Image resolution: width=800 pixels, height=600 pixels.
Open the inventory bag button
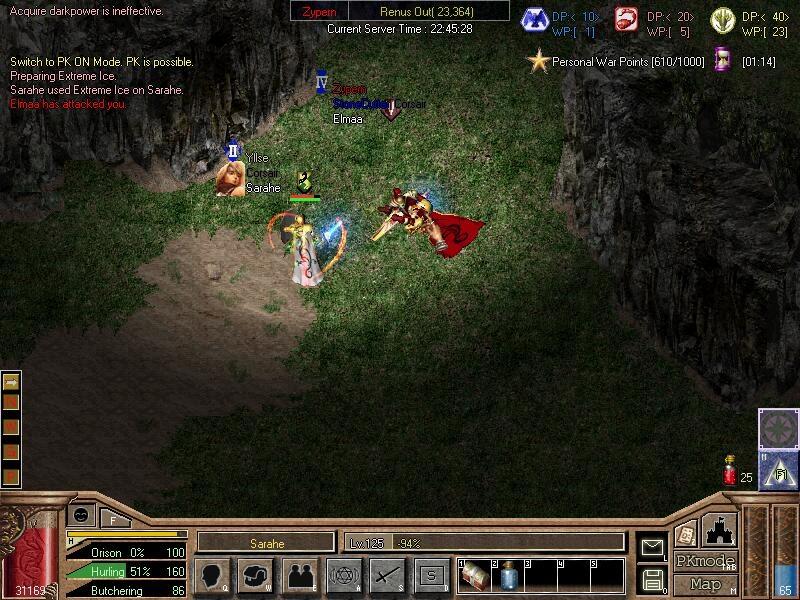tap(257, 576)
